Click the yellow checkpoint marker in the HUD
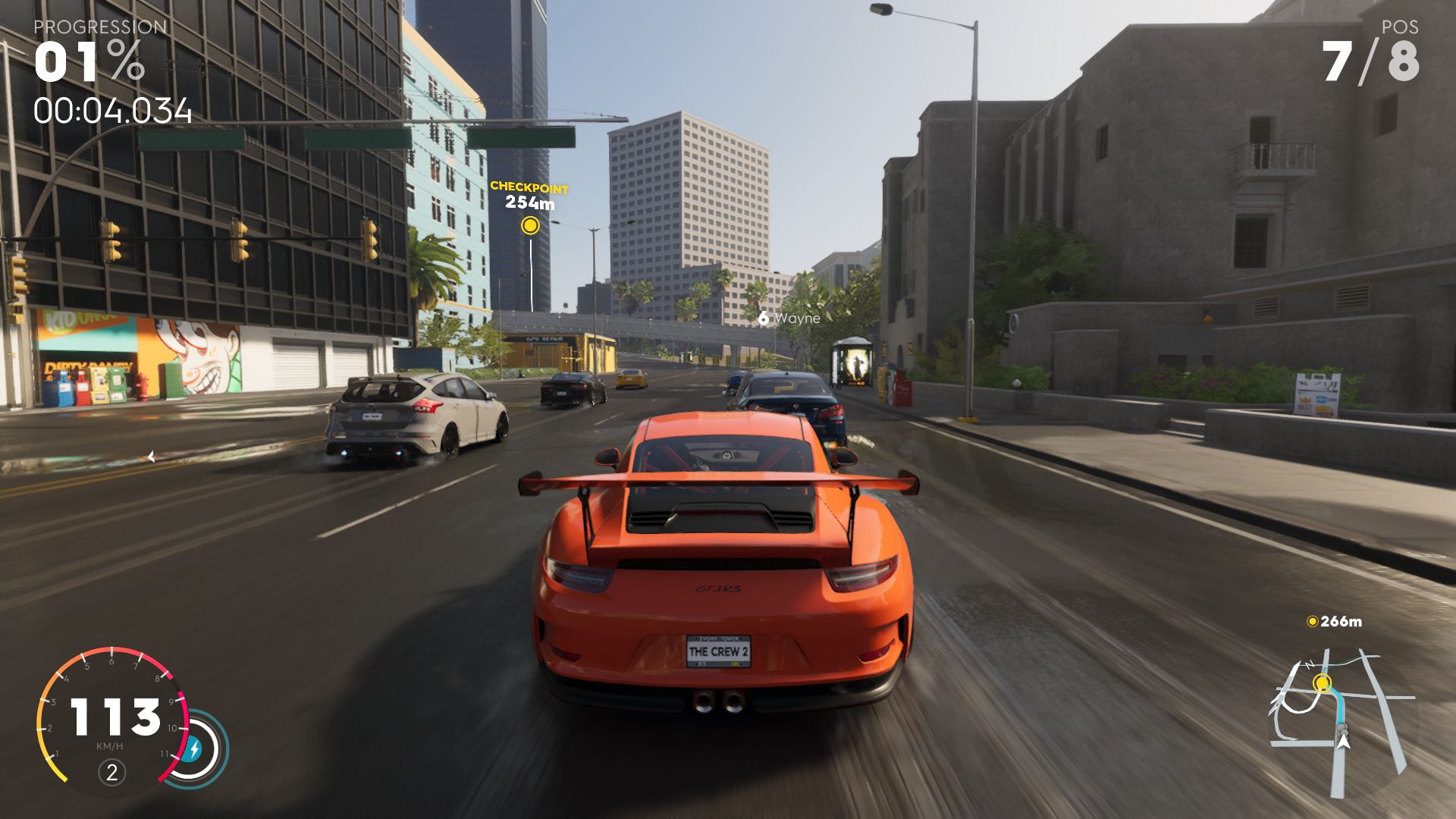Image resolution: width=1456 pixels, height=819 pixels. point(530,225)
